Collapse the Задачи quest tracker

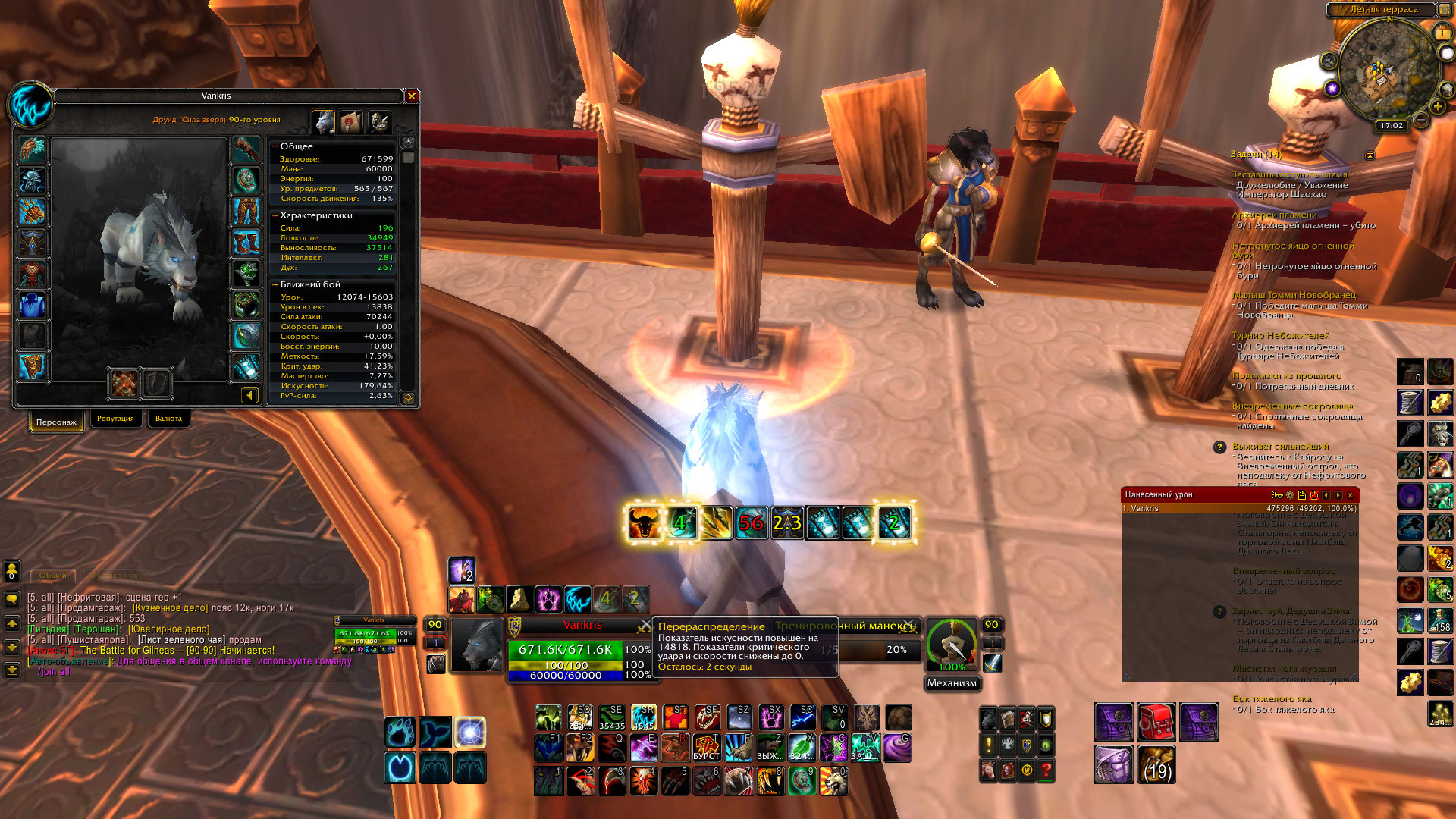[1370, 155]
